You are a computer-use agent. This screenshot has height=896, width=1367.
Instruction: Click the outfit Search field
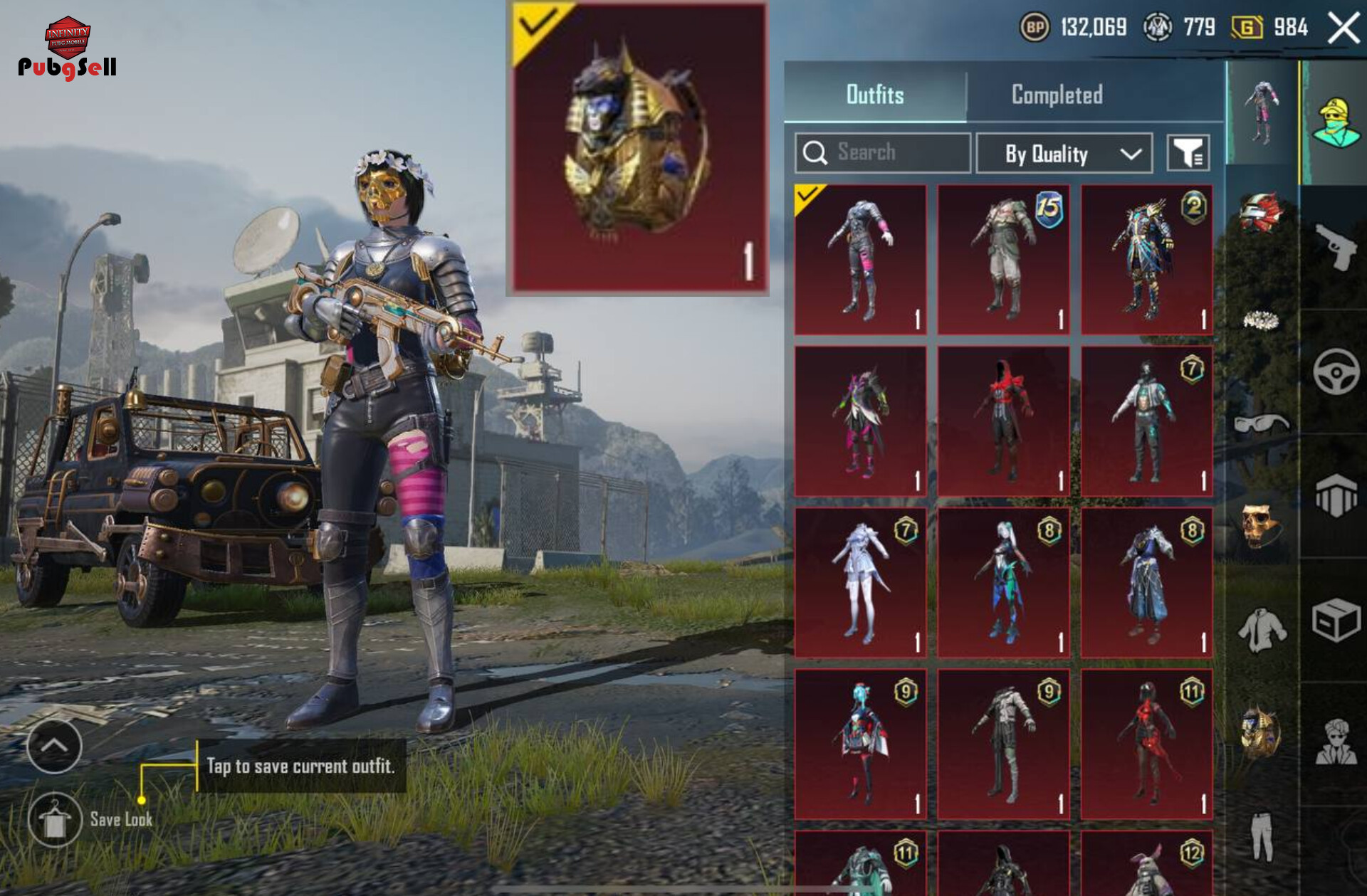coord(883,152)
